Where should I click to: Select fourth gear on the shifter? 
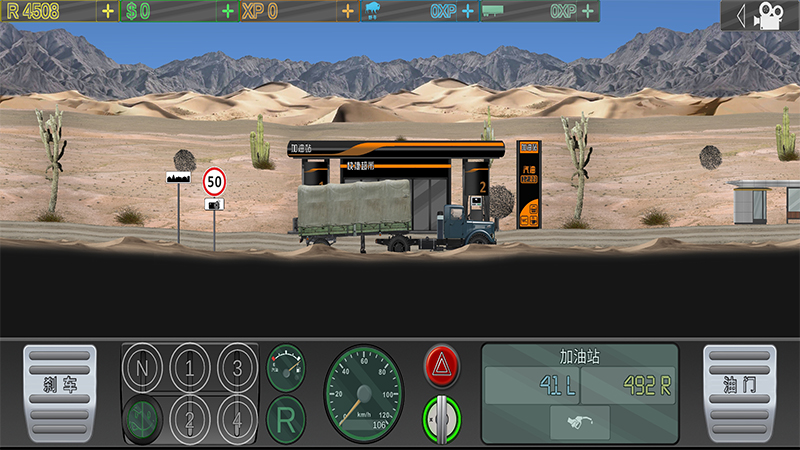[x=237, y=416]
